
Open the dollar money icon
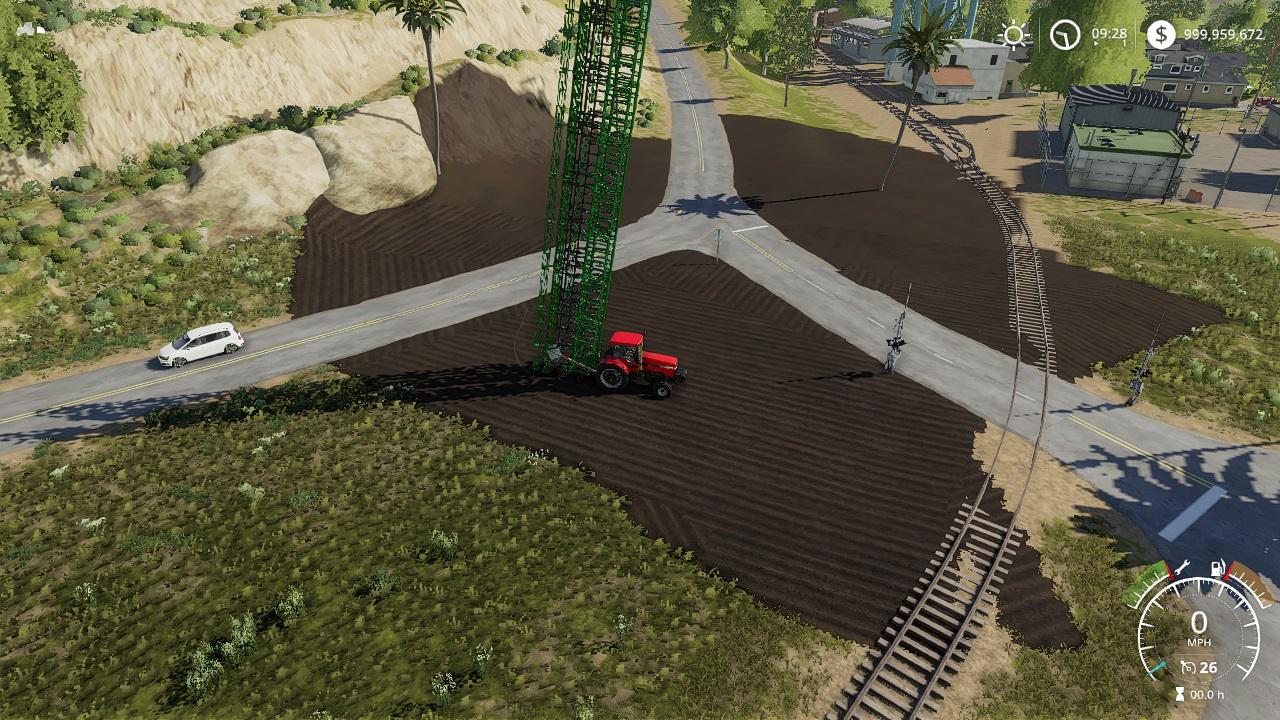tap(1160, 35)
